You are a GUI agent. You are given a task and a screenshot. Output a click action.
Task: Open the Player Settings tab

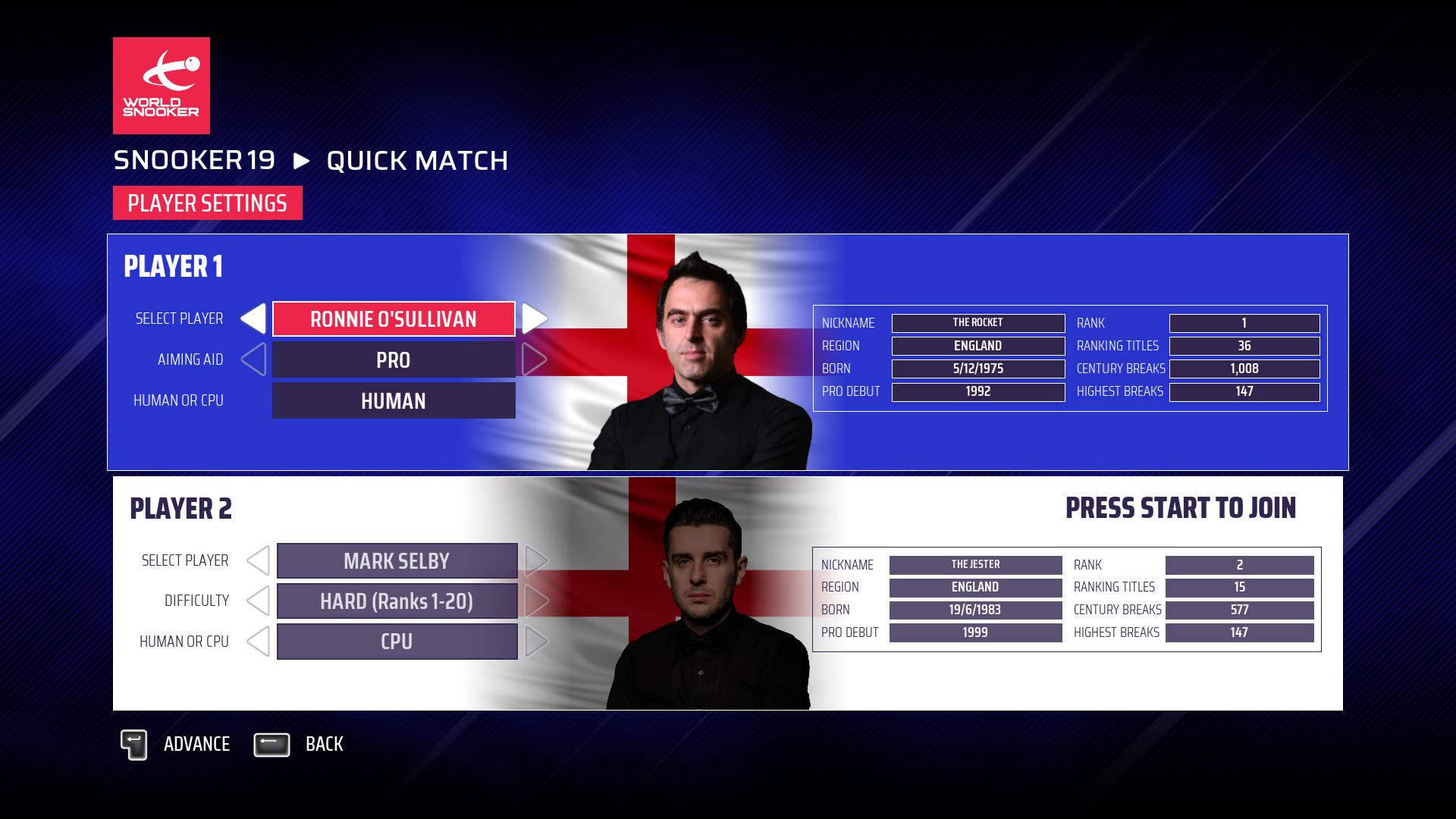(x=207, y=203)
